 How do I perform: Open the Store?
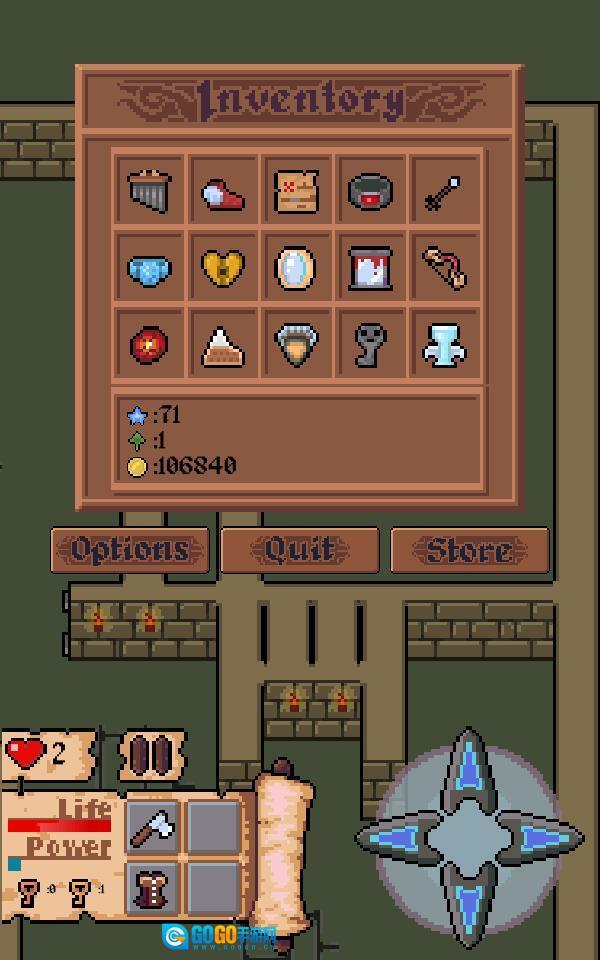[469, 550]
